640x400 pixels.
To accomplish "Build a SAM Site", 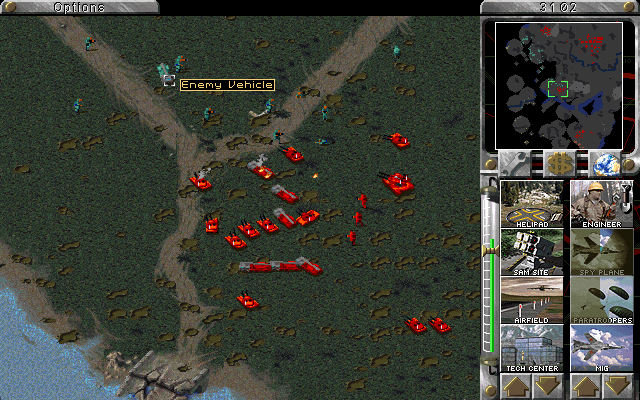I will click(x=531, y=253).
